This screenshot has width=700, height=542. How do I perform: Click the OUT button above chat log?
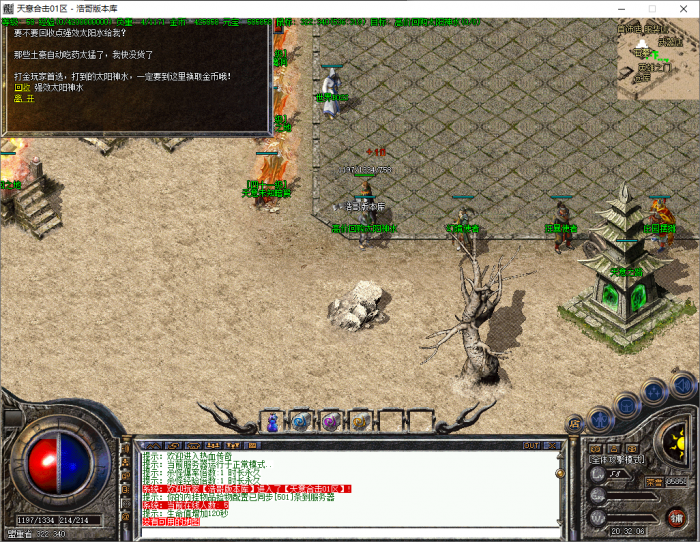(x=531, y=445)
